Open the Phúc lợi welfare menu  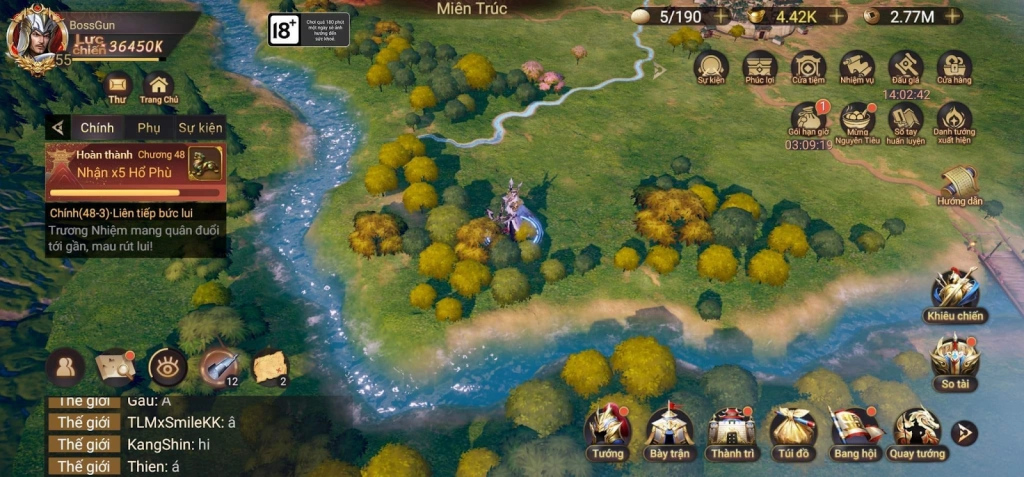click(760, 67)
